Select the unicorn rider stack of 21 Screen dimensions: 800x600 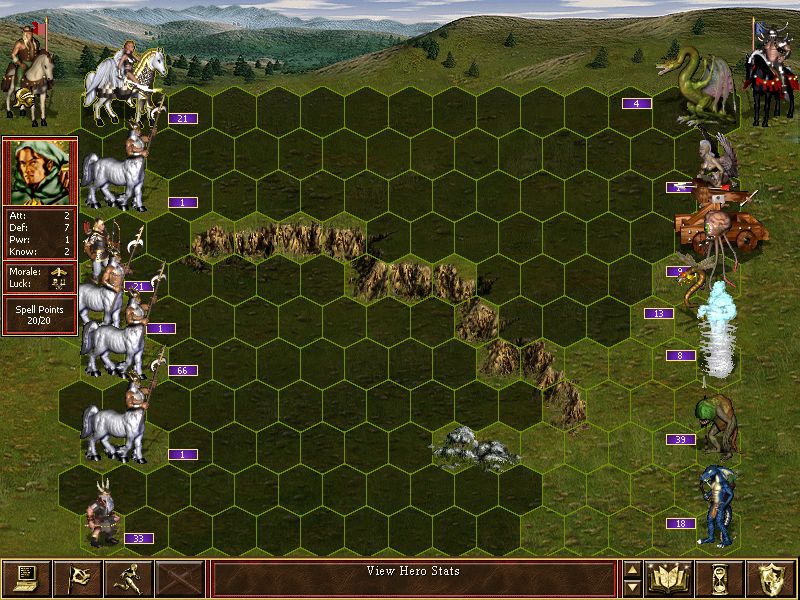coord(125,82)
